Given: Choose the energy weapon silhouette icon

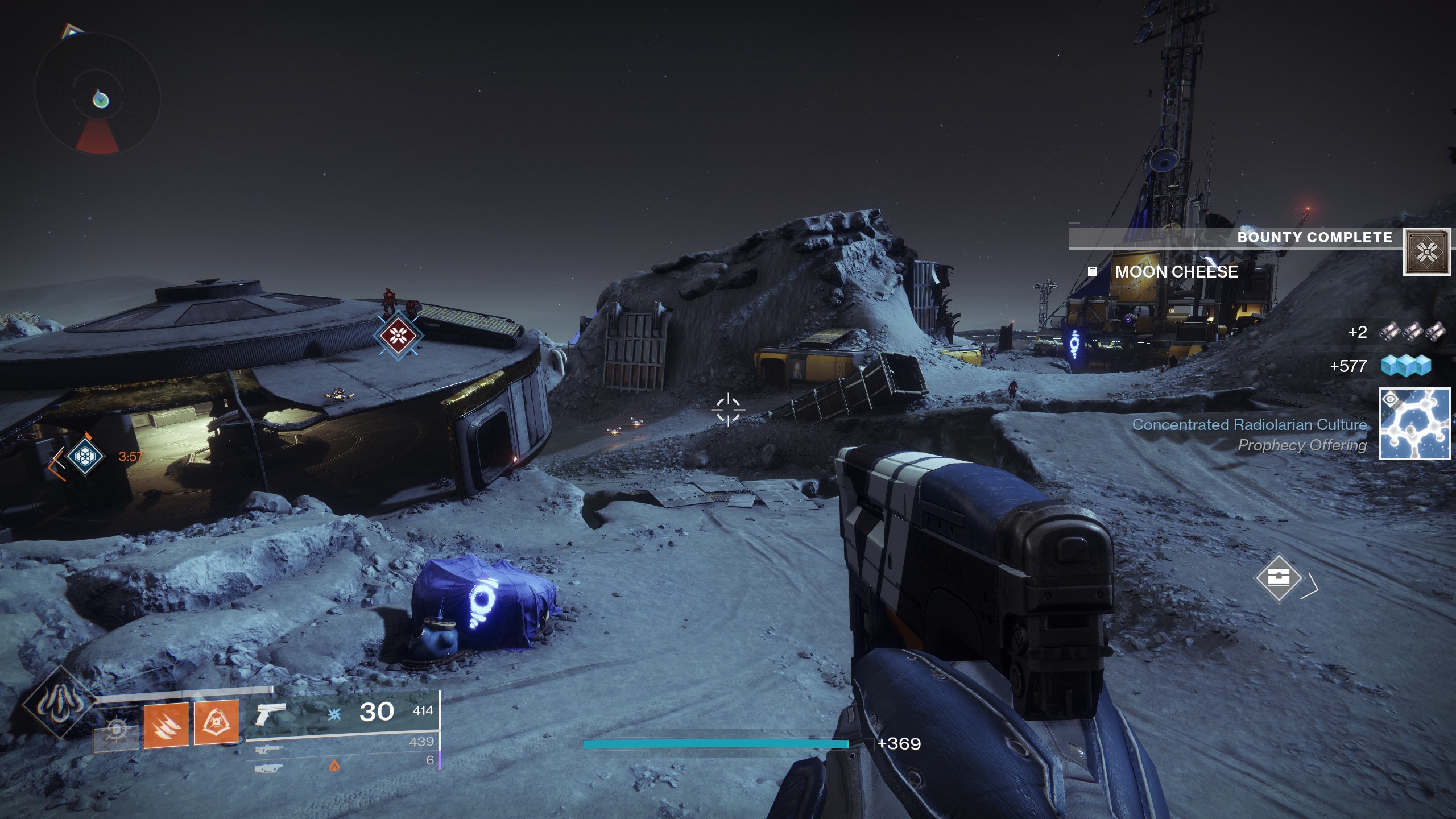Looking at the screenshot, I should point(268,750).
